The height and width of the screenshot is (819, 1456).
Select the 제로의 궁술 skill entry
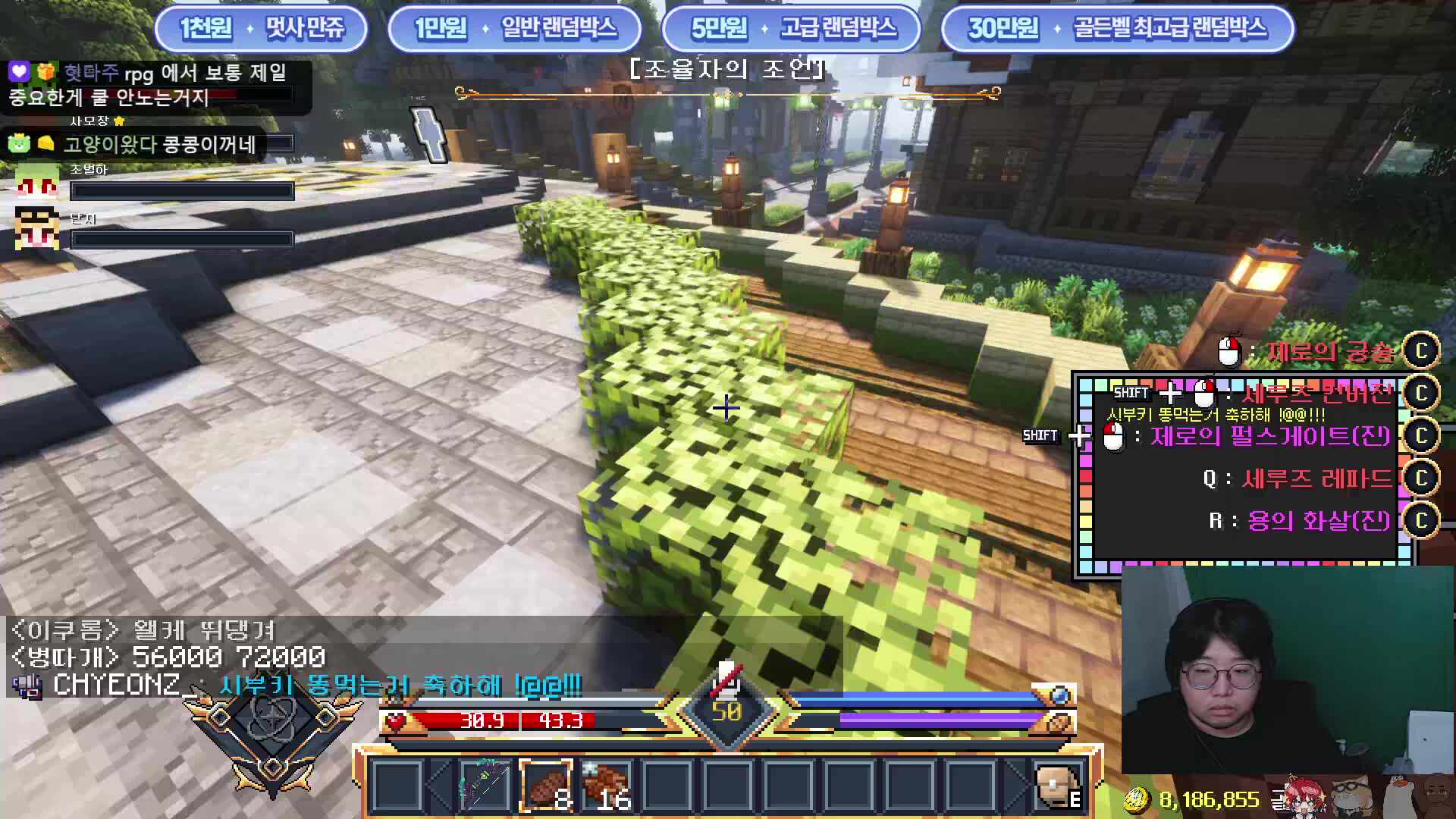[1329, 351]
